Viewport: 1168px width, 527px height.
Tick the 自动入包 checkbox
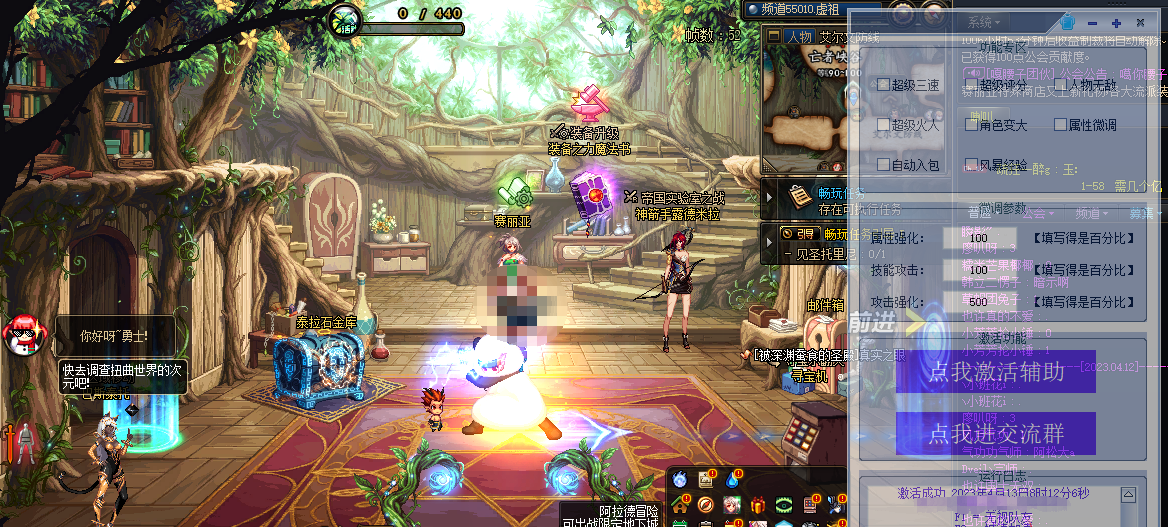pos(884,164)
